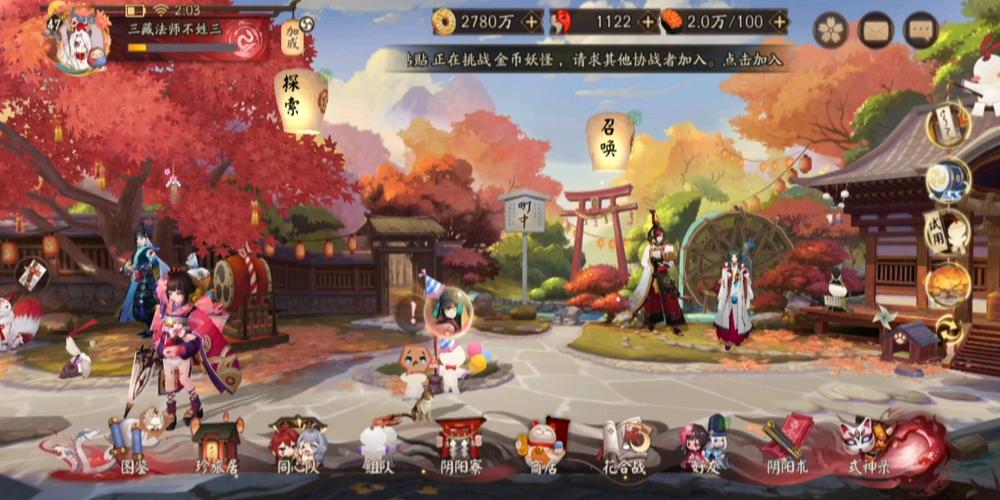Open the 召唤 summon lantern
Screen dimensions: 1000x500
[609, 140]
